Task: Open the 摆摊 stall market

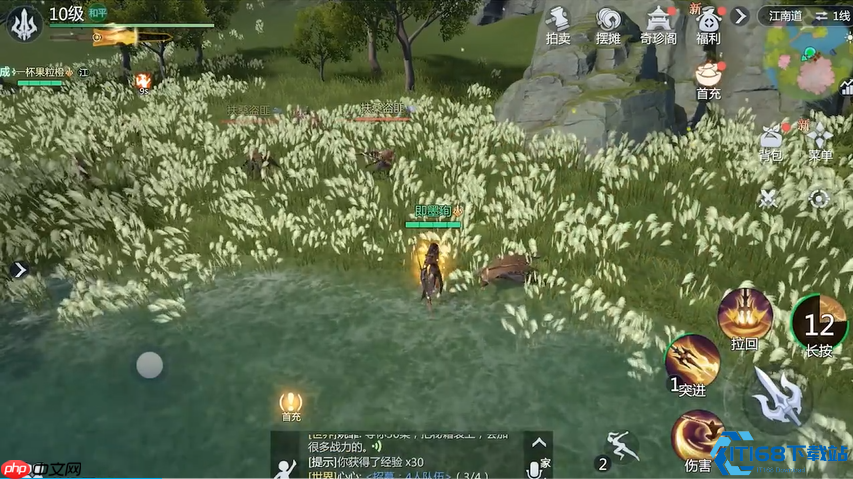Action: tap(608, 22)
